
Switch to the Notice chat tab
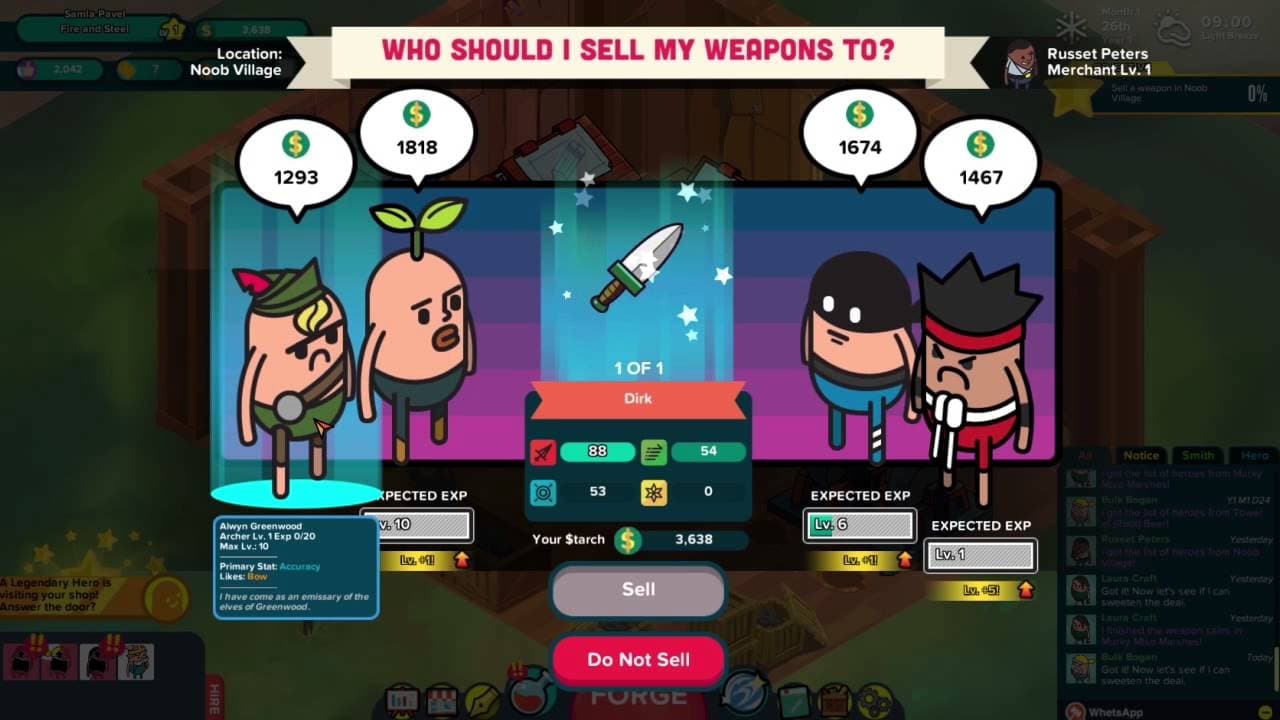click(x=1140, y=455)
